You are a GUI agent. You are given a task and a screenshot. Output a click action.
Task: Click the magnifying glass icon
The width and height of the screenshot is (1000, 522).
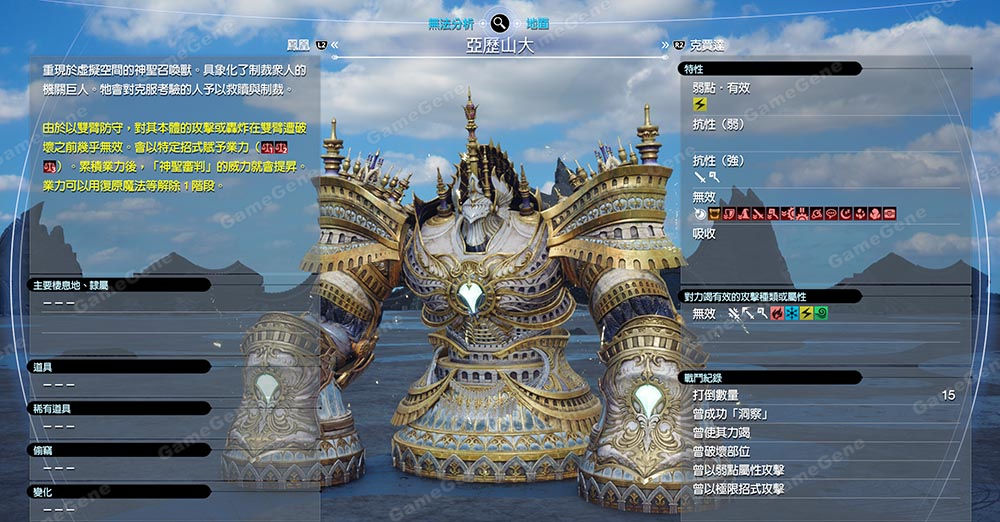coord(499,22)
